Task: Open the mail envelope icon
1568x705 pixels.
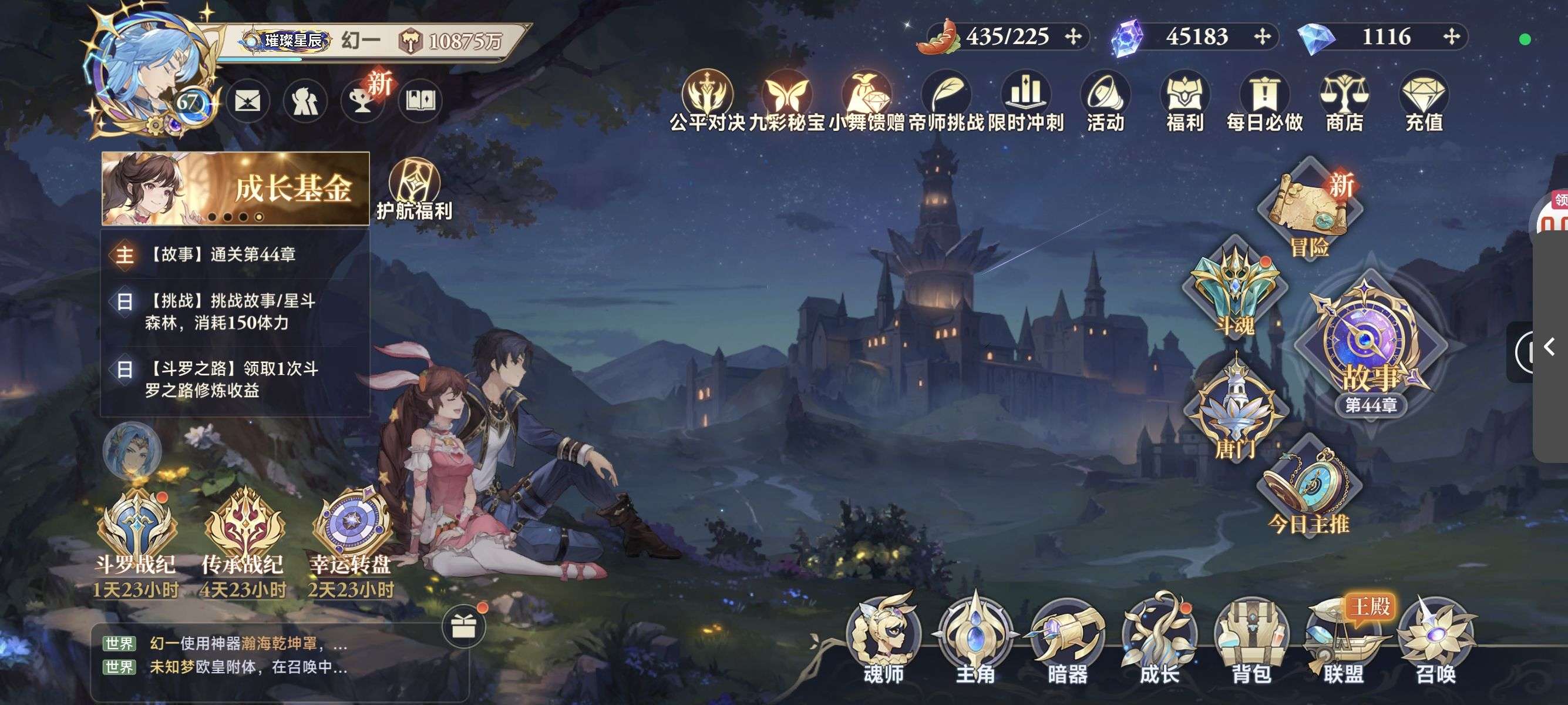Action: 248,101
